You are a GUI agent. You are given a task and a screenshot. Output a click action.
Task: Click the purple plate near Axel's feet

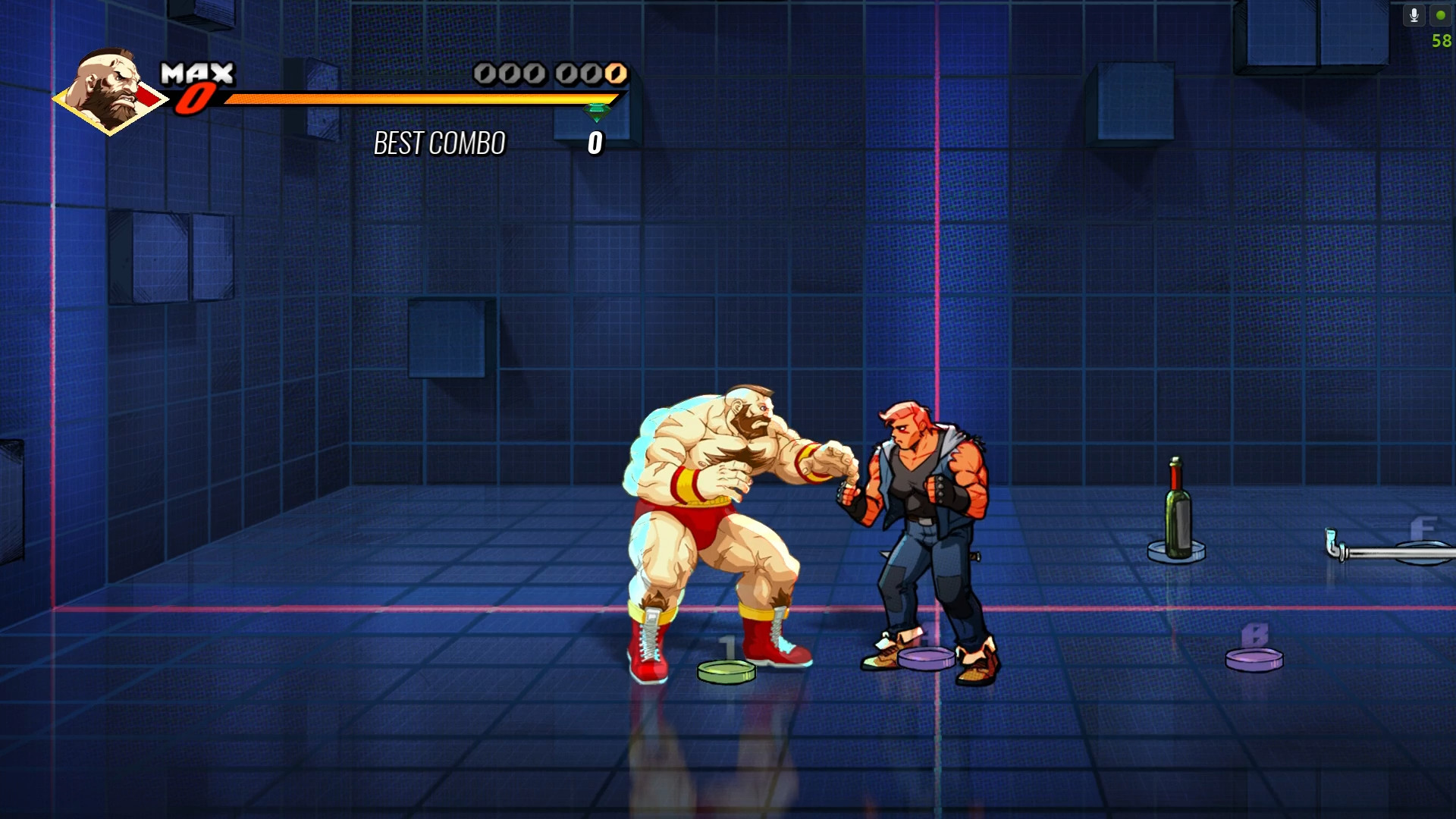pyautogui.click(x=927, y=659)
